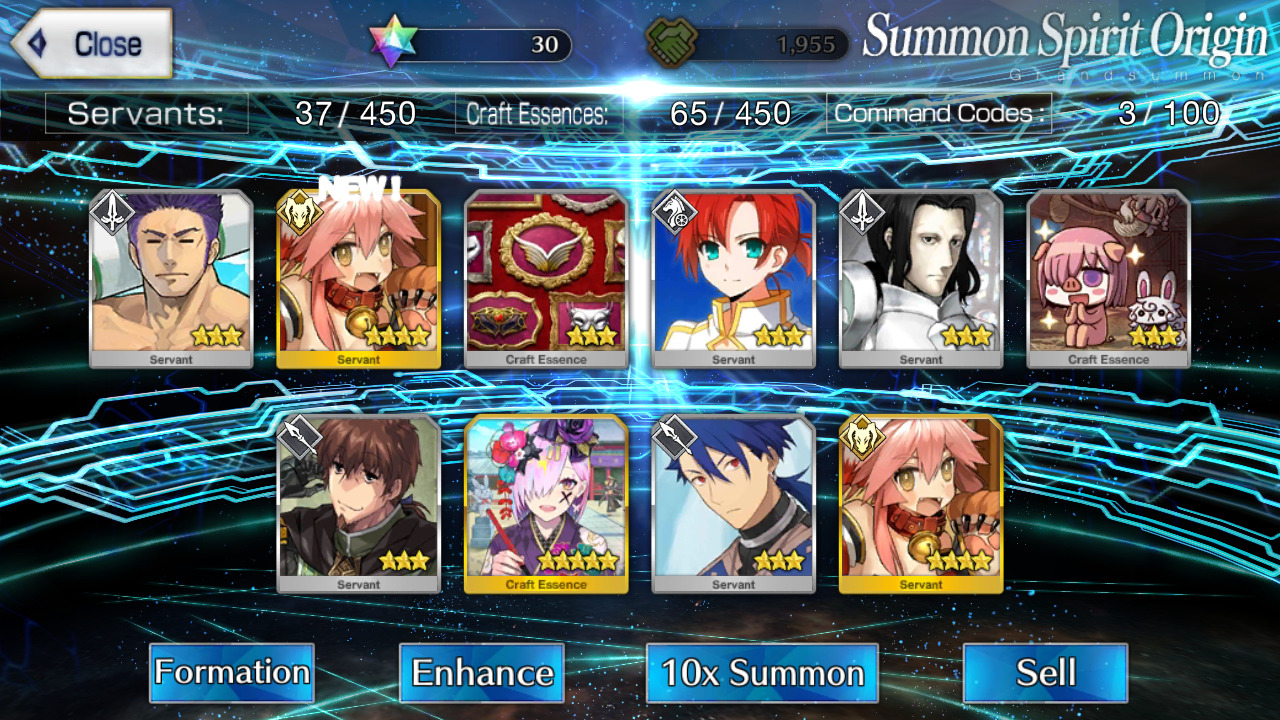The height and width of the screenshot is (720, 1280).
Task: Open the Formation menu
Action: 232,673
